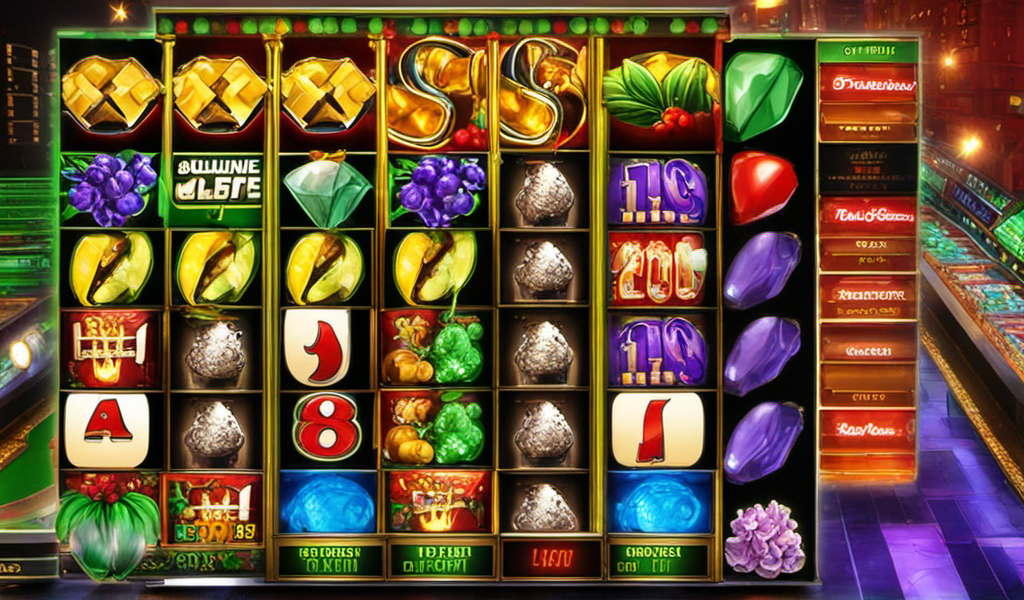Image resolution: width=1024 pixels, height=600 pixels.
Task: Pick the red ruby in the gem column
Action: (x=763, y=187)
